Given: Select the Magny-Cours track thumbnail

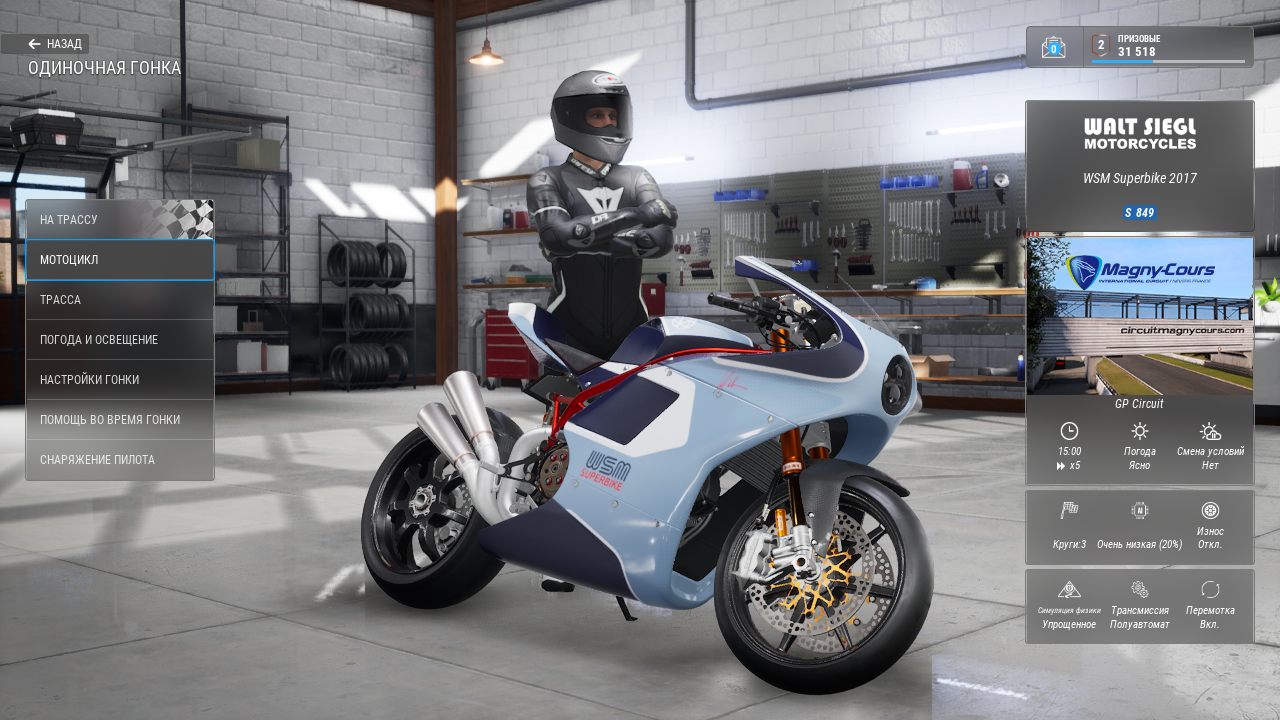Looking at the screenshot, I should click(x=1139, y=315).
